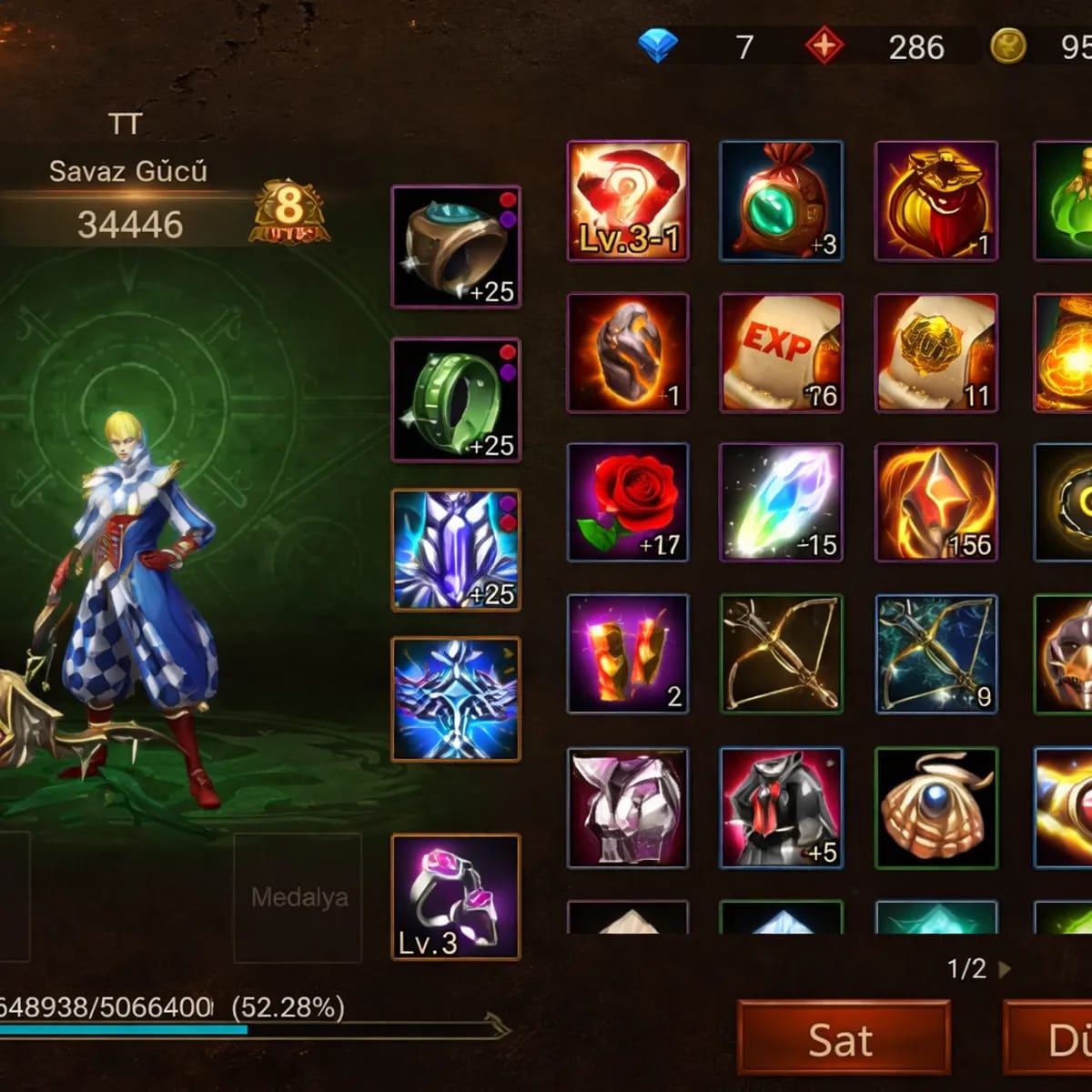
Task: Select the red rose item
Action: click(x=628, y=502)
